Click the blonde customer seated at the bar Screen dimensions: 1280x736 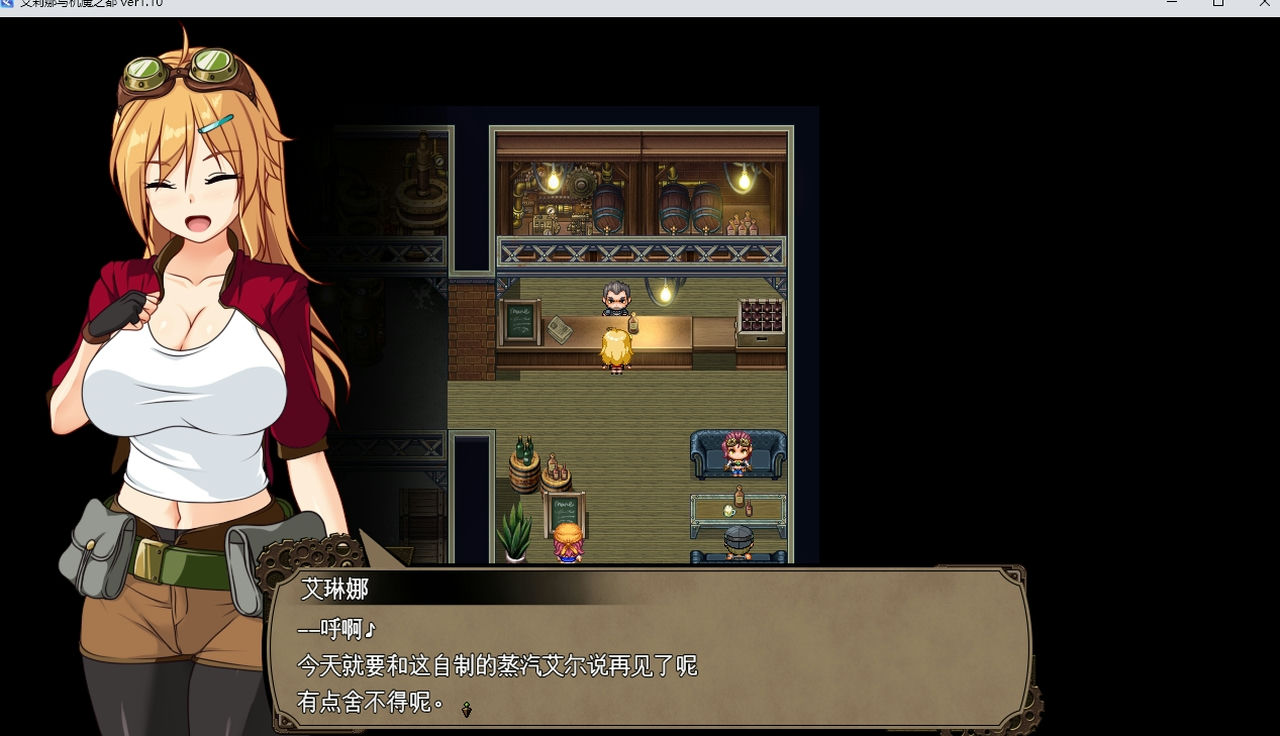[x=616, y=348]
